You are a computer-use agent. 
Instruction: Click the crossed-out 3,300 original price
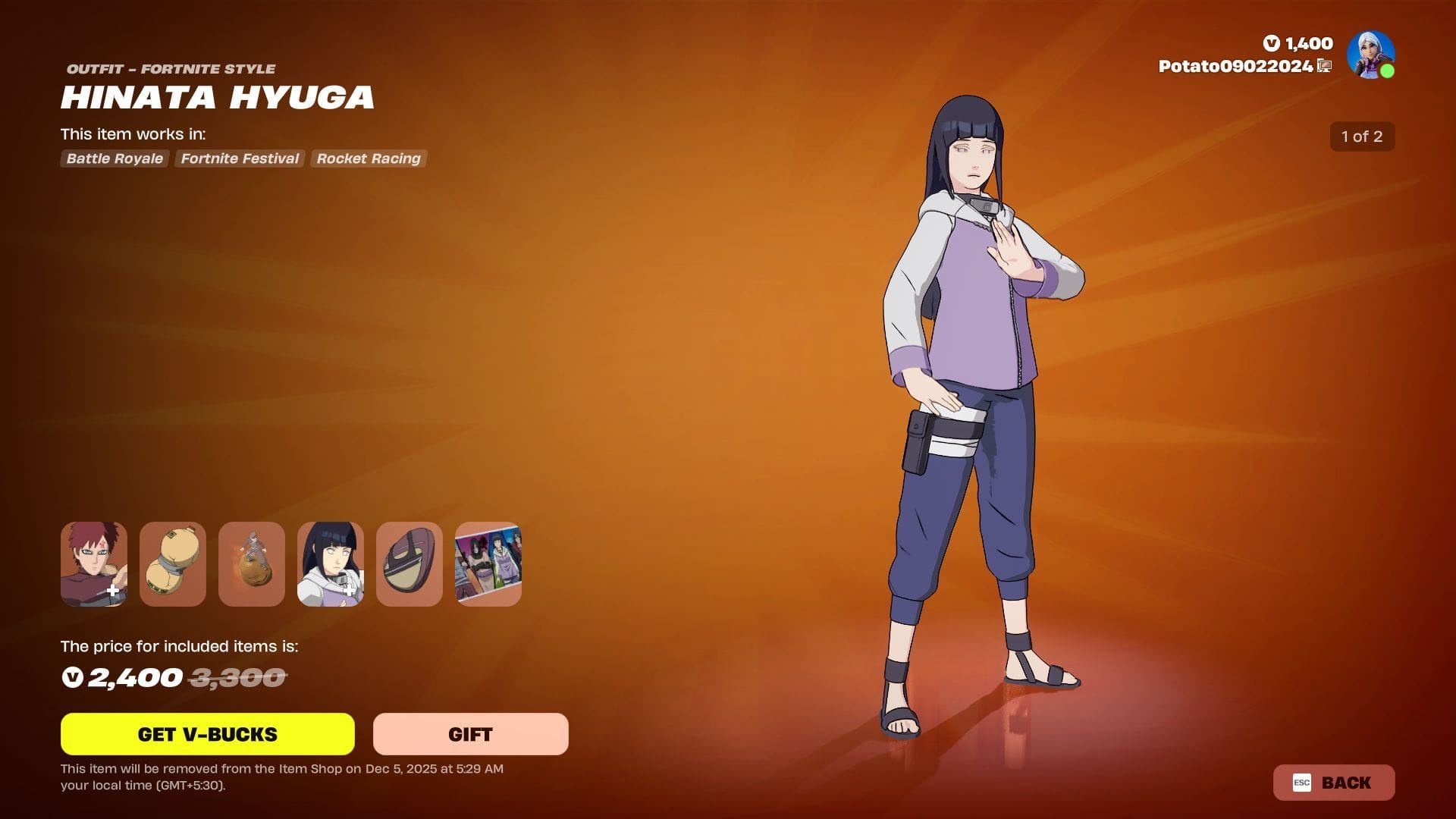(x=235, y=677)
